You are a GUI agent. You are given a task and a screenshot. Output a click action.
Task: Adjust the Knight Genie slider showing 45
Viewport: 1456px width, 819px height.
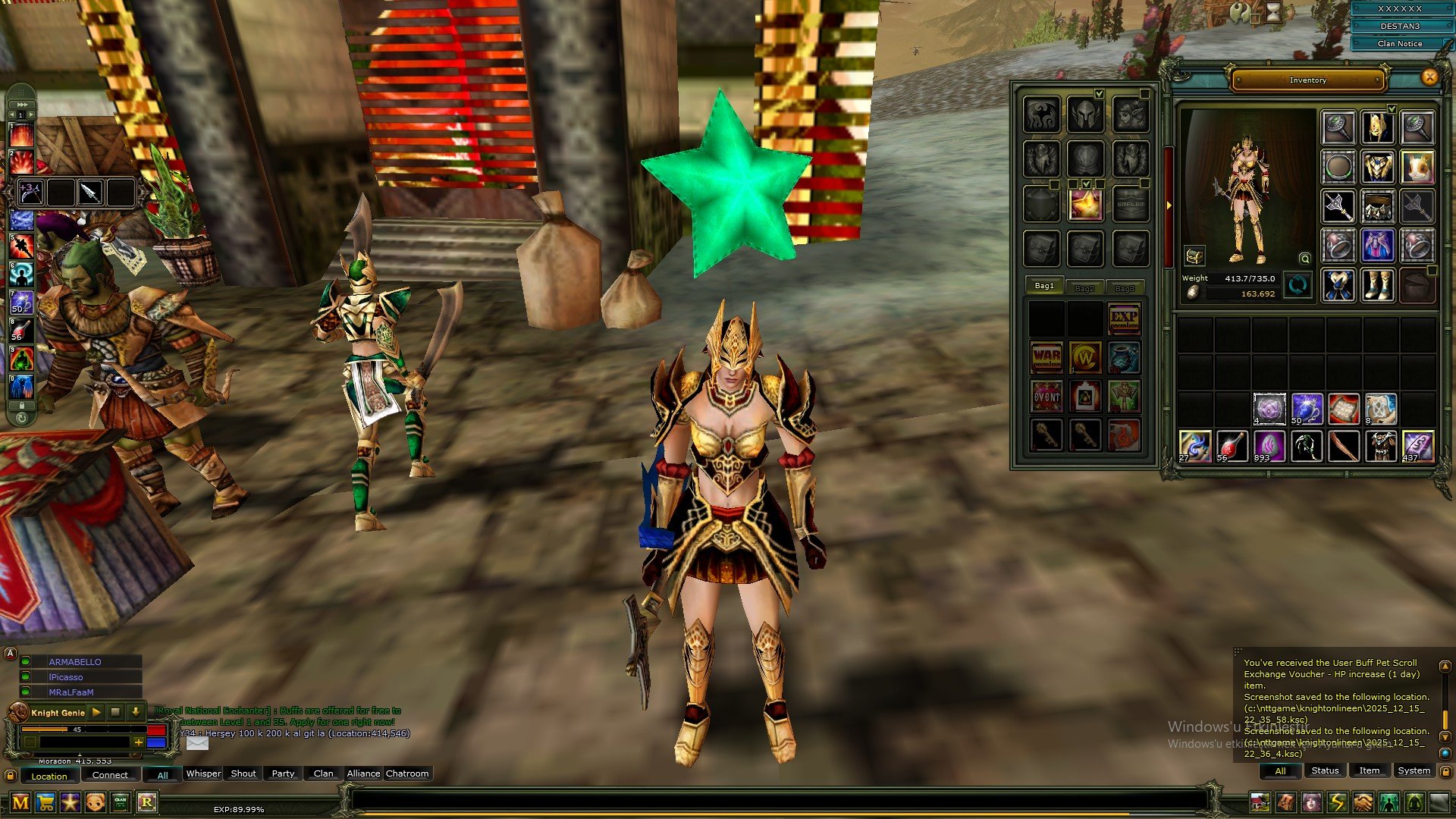(76, 729)
